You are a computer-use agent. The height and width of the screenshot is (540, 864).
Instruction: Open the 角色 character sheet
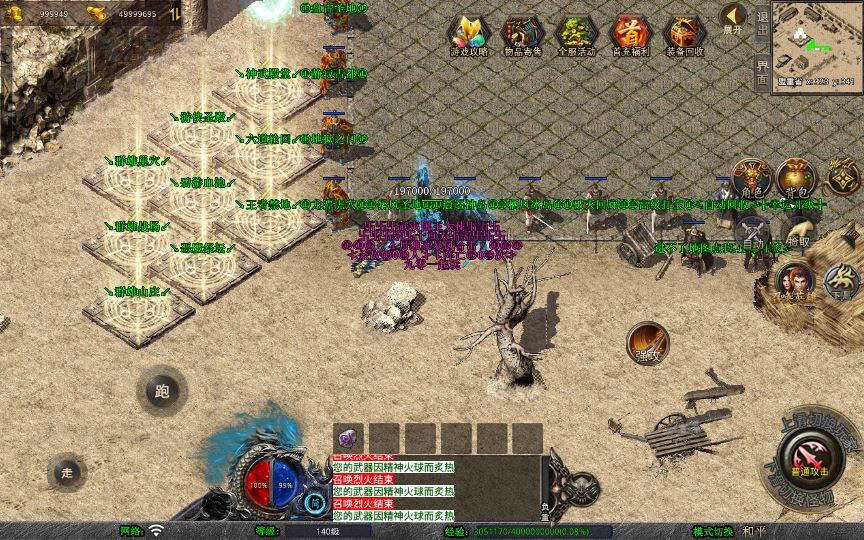coord(751,178)
